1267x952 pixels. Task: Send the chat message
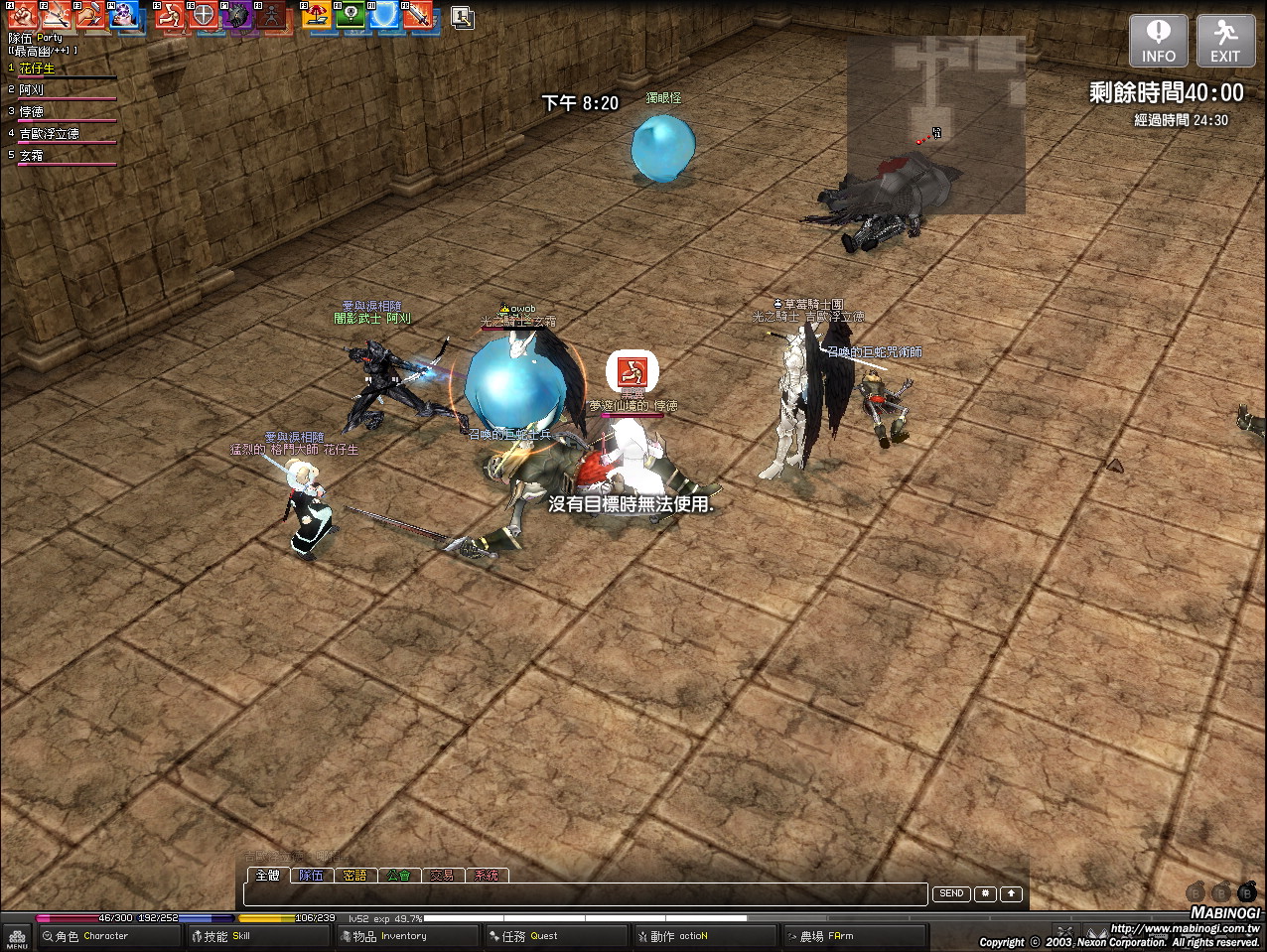tap(951, 893)
